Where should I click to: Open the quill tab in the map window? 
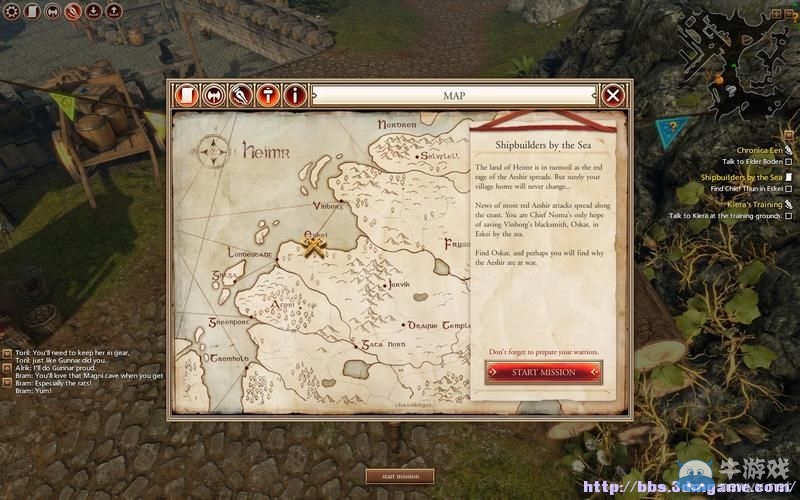pyautogui.click(x=241, y=95)
